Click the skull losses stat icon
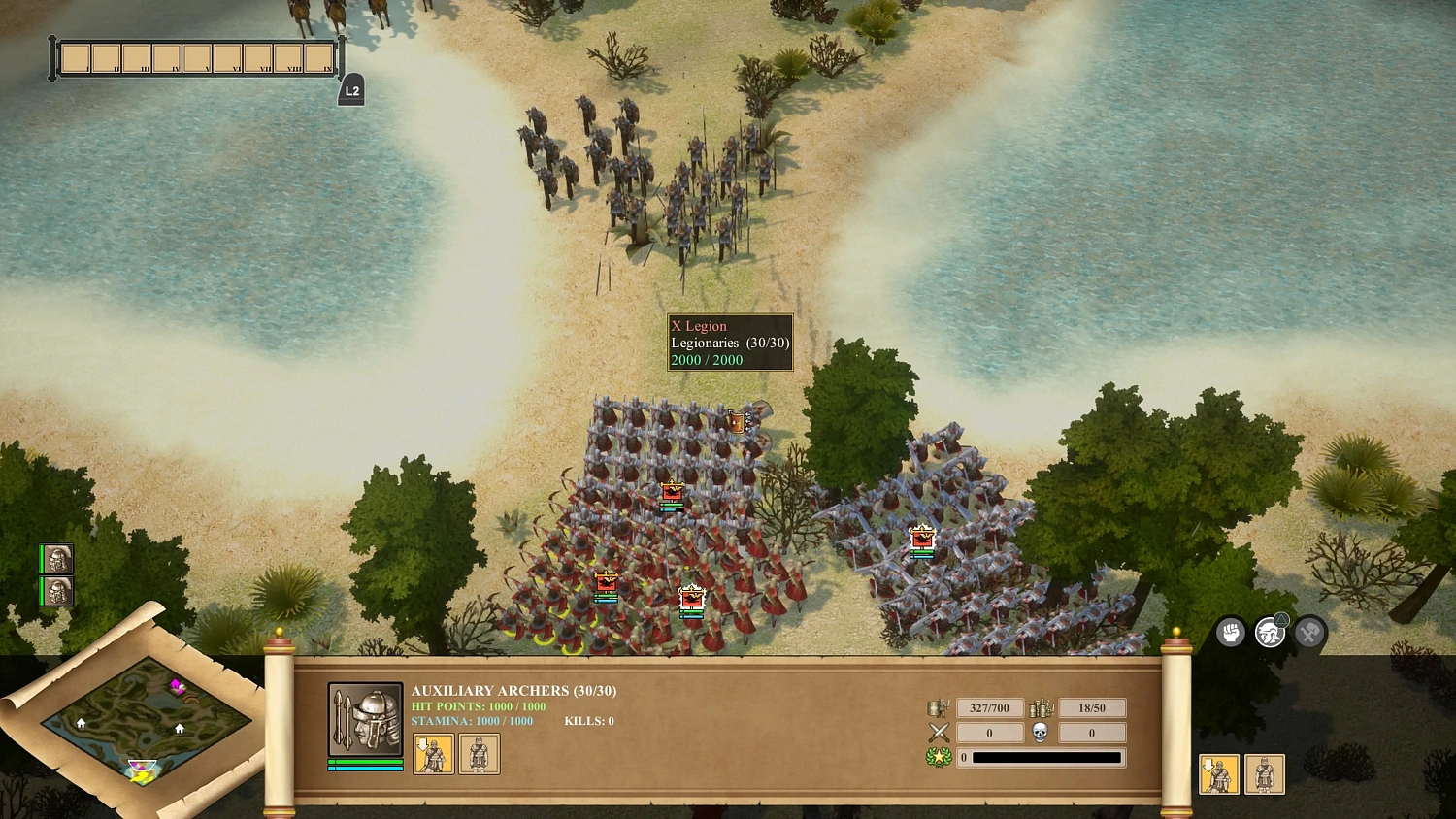Viewport: 1456px width, 819px height. (x=1040, y=733)
